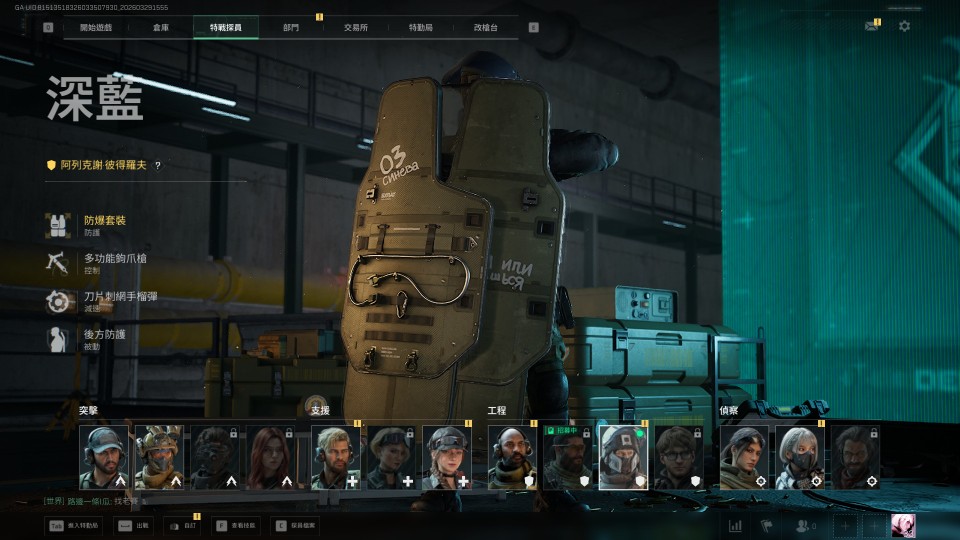This screenshot has height=540, width=960.
Task: Choose the first assault operator with headset
Action: click(104, 457)
